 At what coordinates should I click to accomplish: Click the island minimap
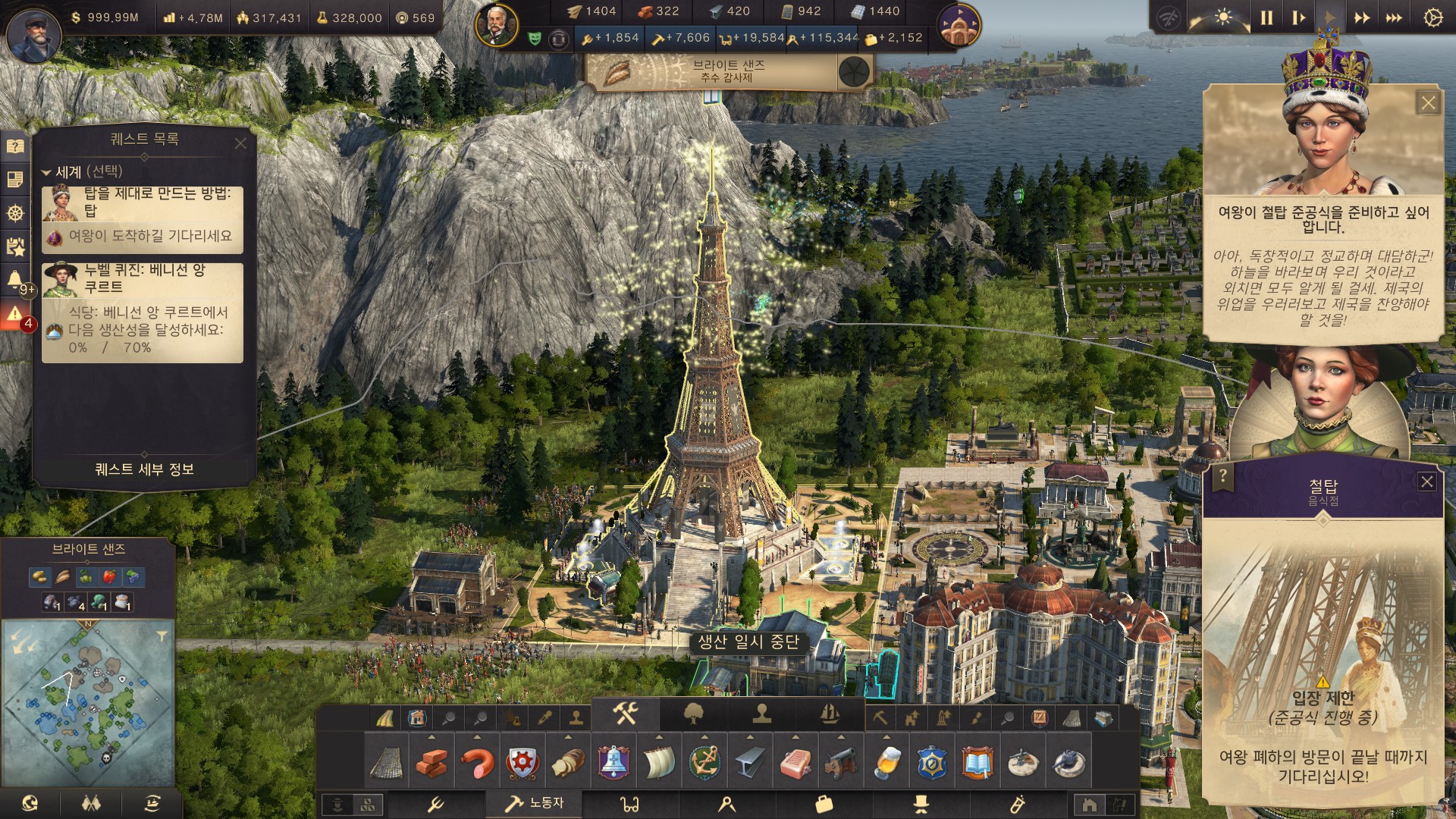89,703
